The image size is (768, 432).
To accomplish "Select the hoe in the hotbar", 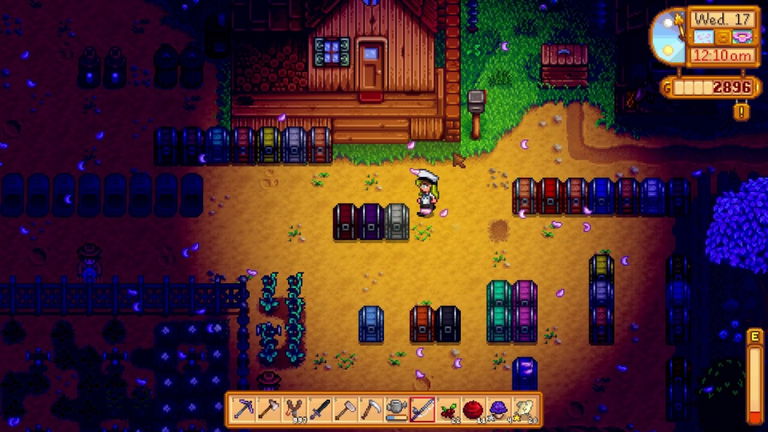I will pyautogui.click(x=345, y=408).
